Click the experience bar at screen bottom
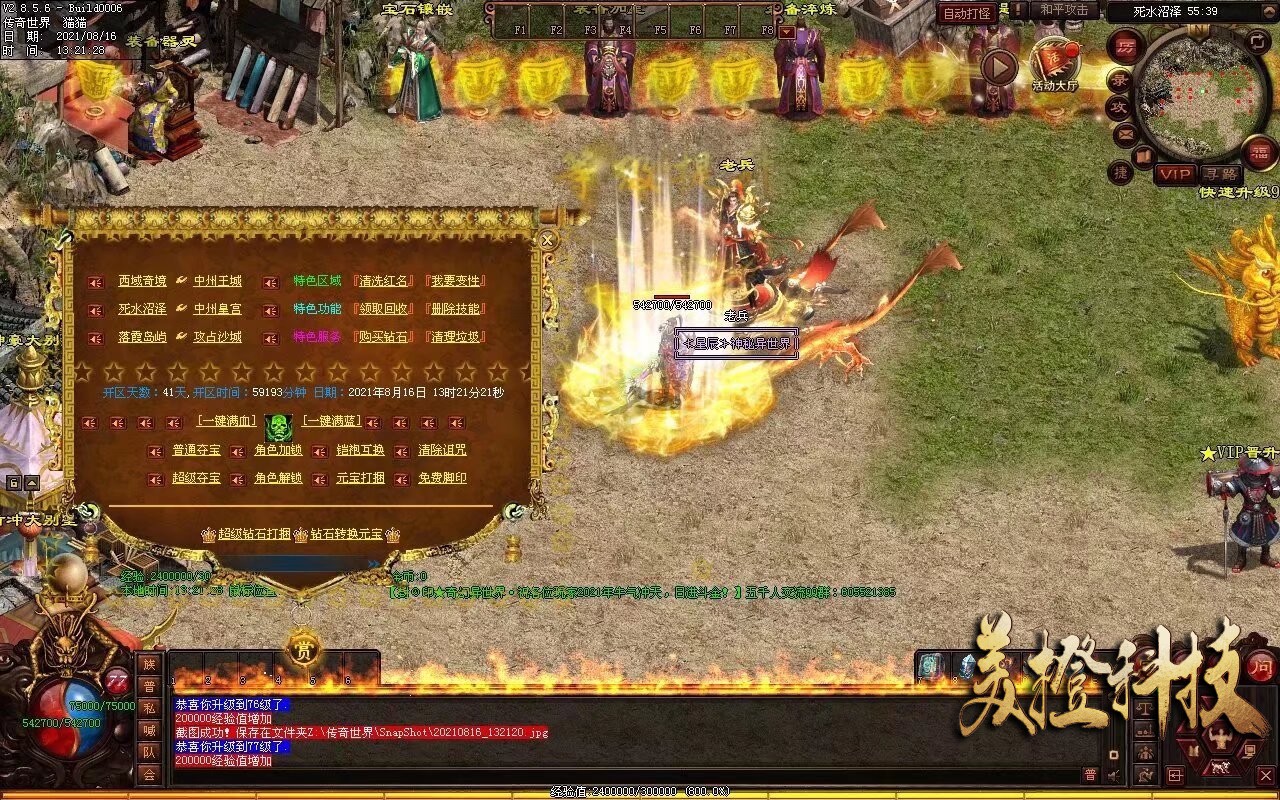This screenshot has width=1280, height=800. pos(640,790)
